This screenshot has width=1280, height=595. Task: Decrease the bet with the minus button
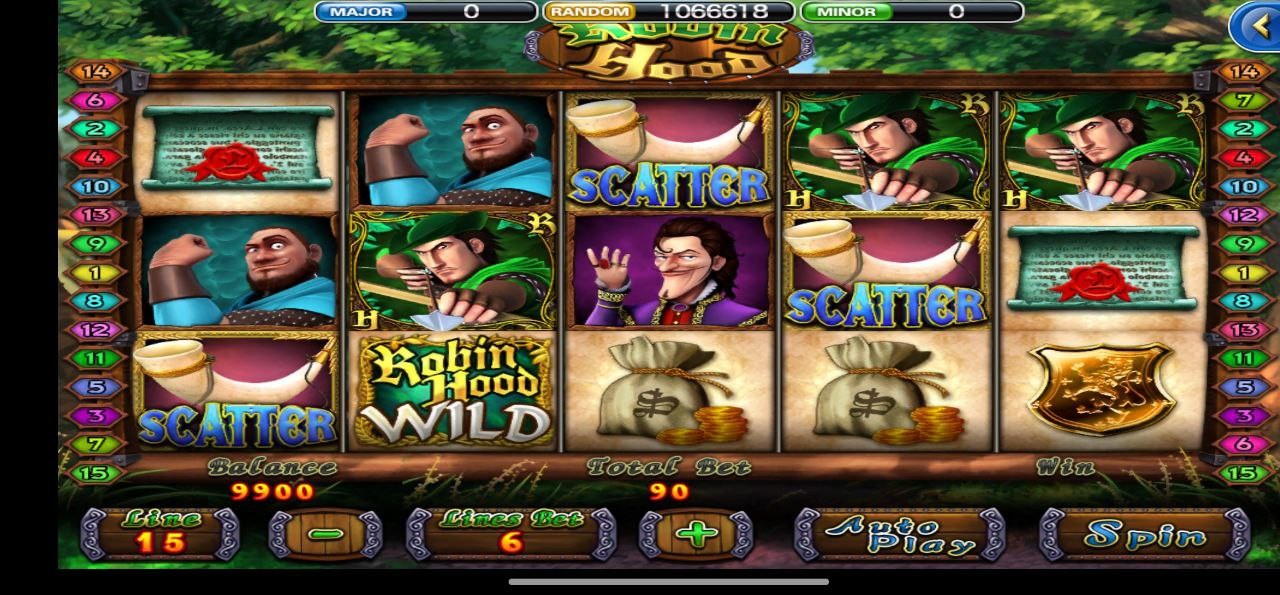tap(325, 534)
